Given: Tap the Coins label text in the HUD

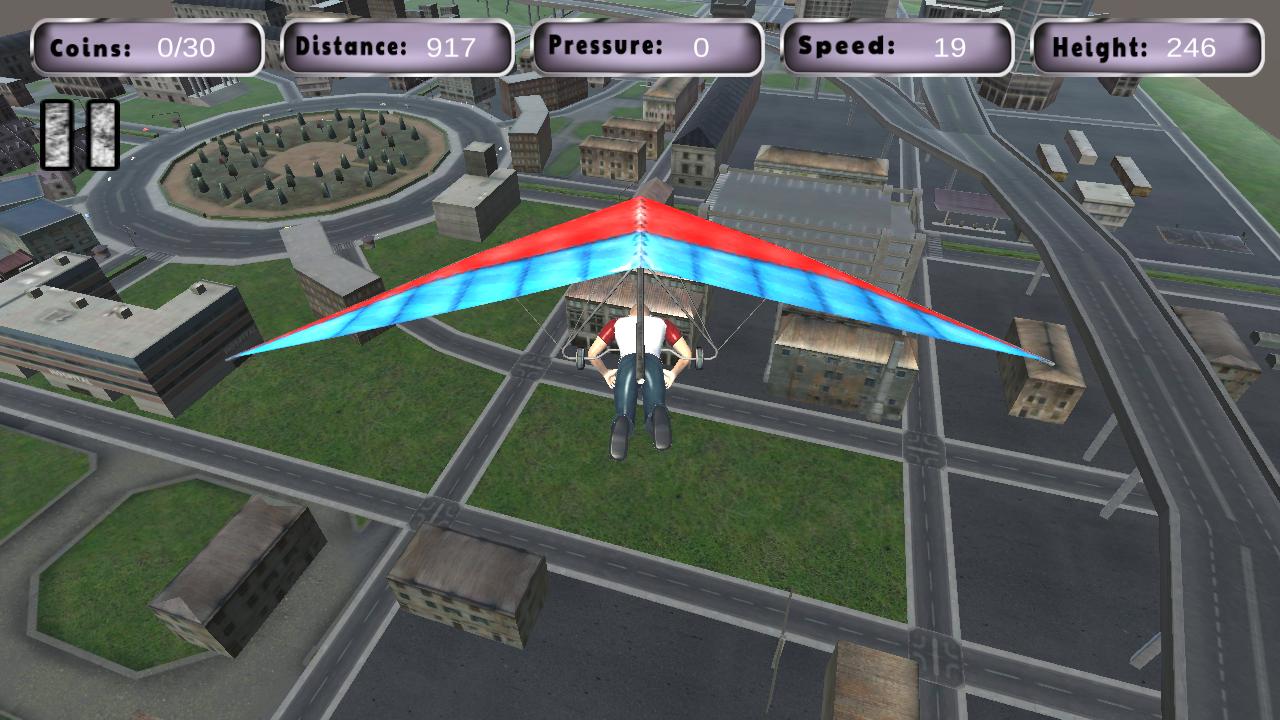Looking at the screenshot, I should click(x=90, y=45).
